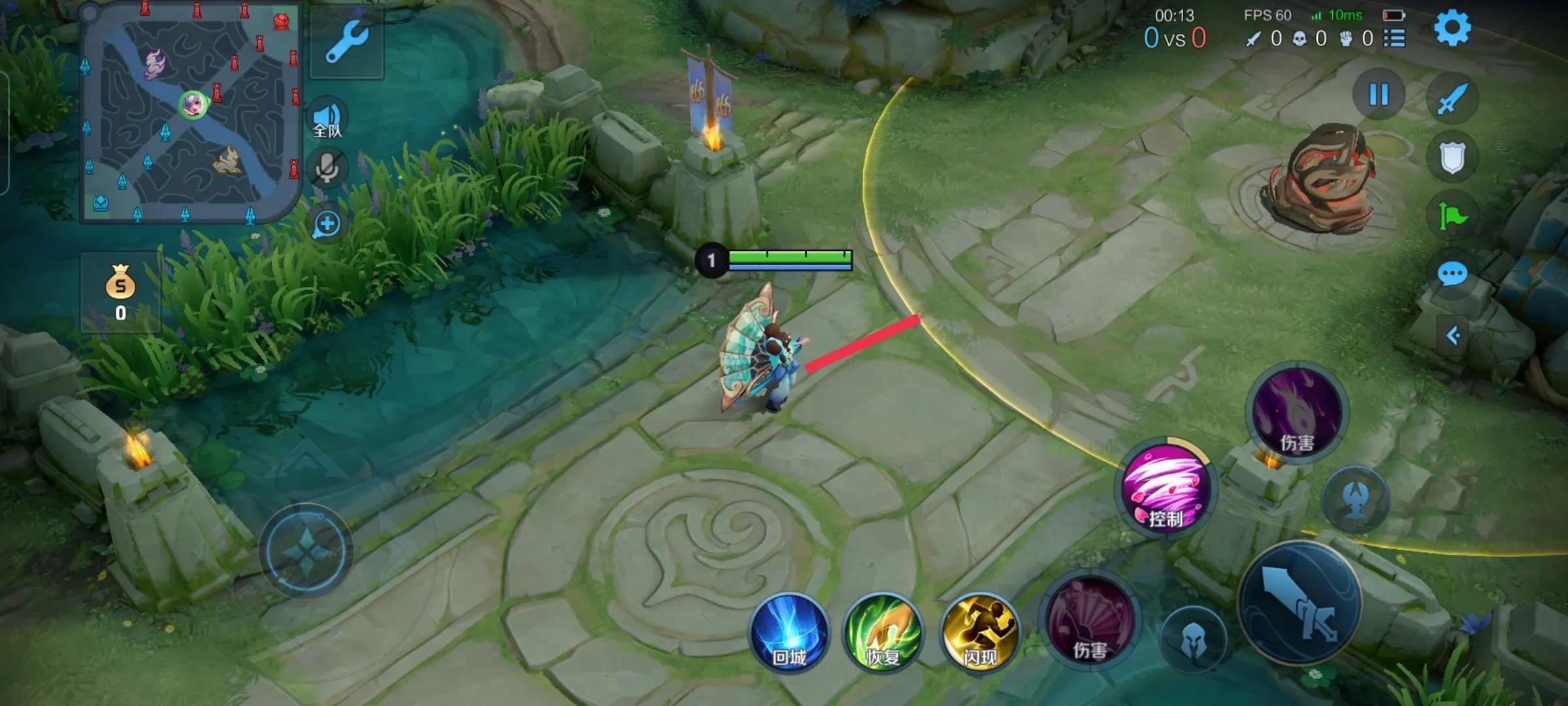Open the settings gear menu
The width and height of the screenshot is (1568, 706).
click(1452, 28)
